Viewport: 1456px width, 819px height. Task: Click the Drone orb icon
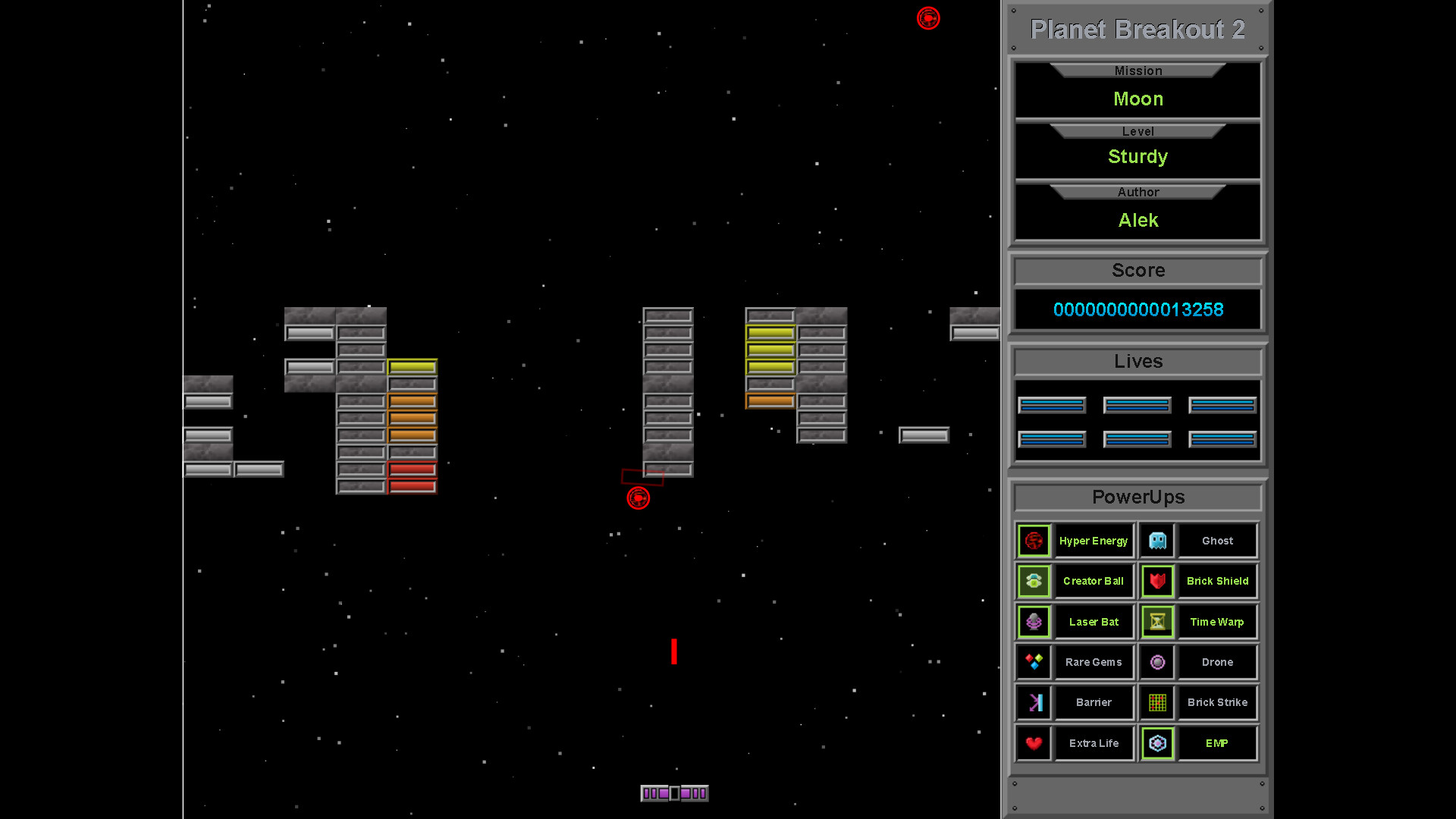pyautogui.click(x=1156, y=661)
